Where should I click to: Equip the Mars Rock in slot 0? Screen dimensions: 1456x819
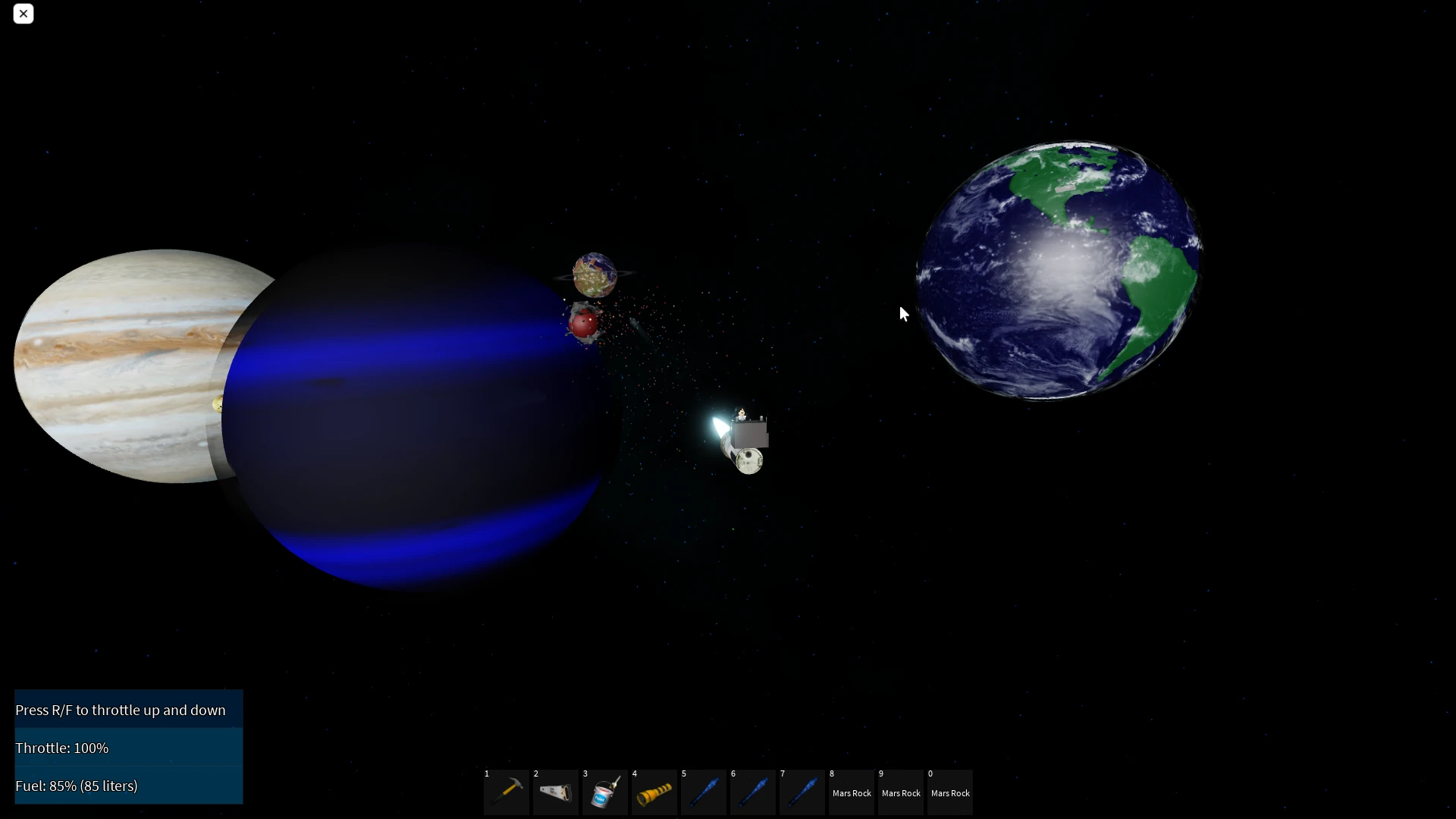pos(949,792)
